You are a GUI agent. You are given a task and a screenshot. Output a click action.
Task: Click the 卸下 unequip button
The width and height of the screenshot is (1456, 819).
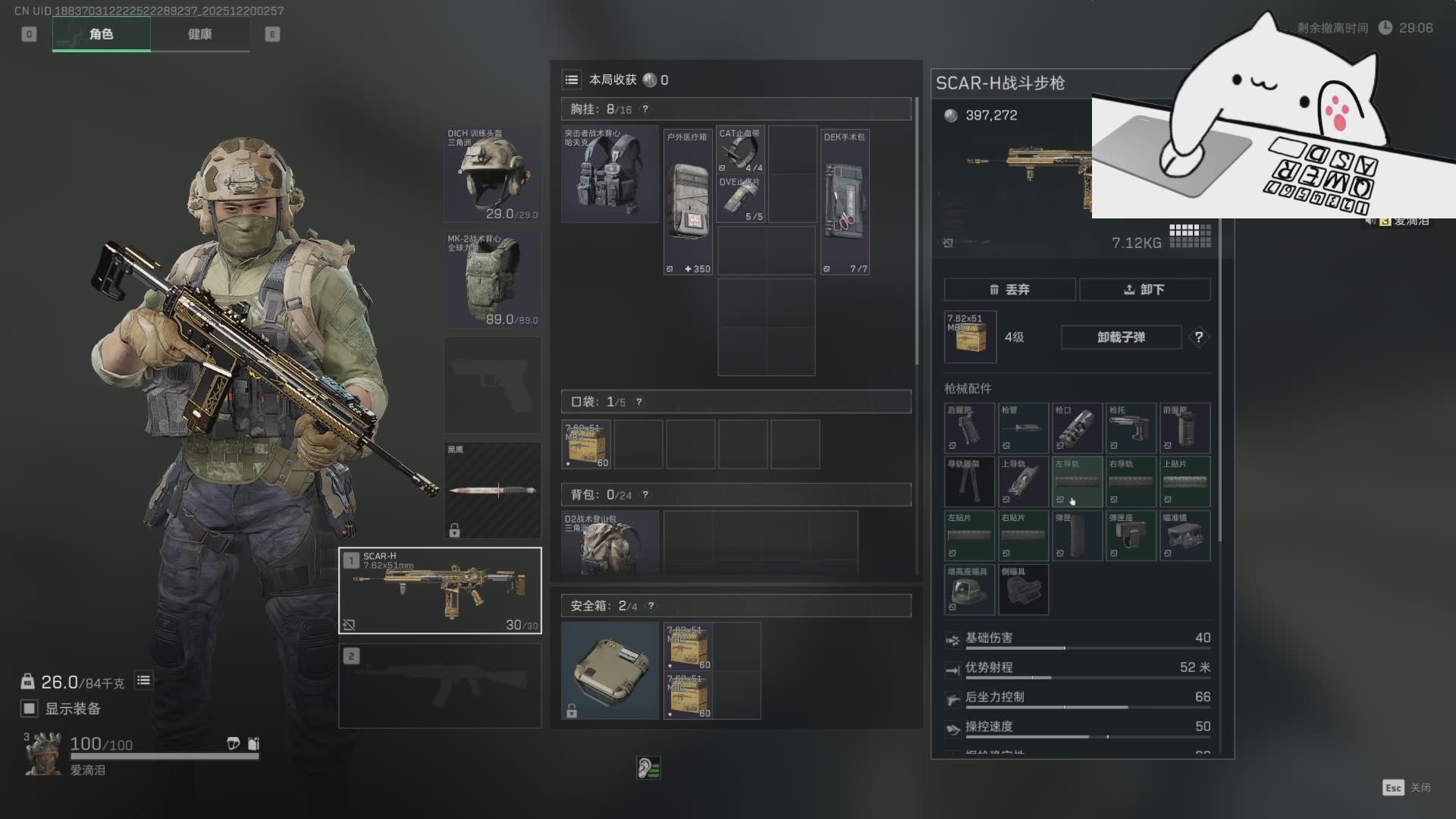pos(1144,290)
